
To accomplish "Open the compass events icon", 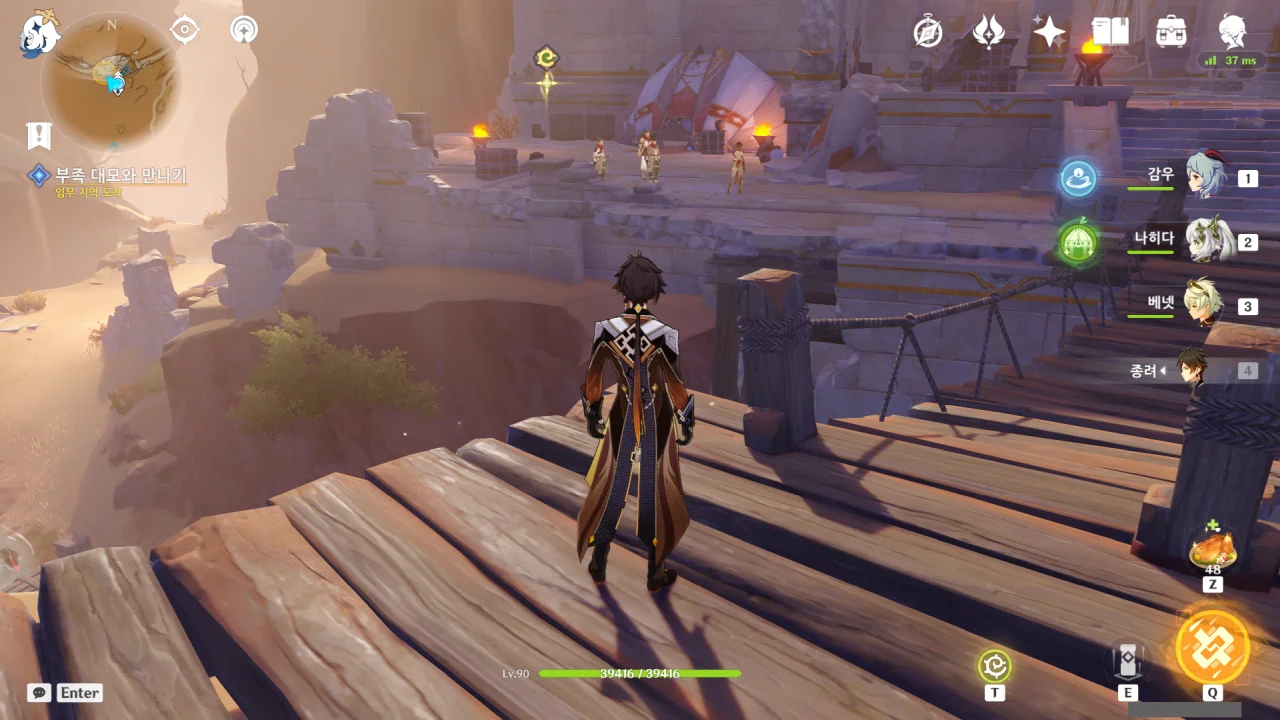I will (x=928, y=32).
